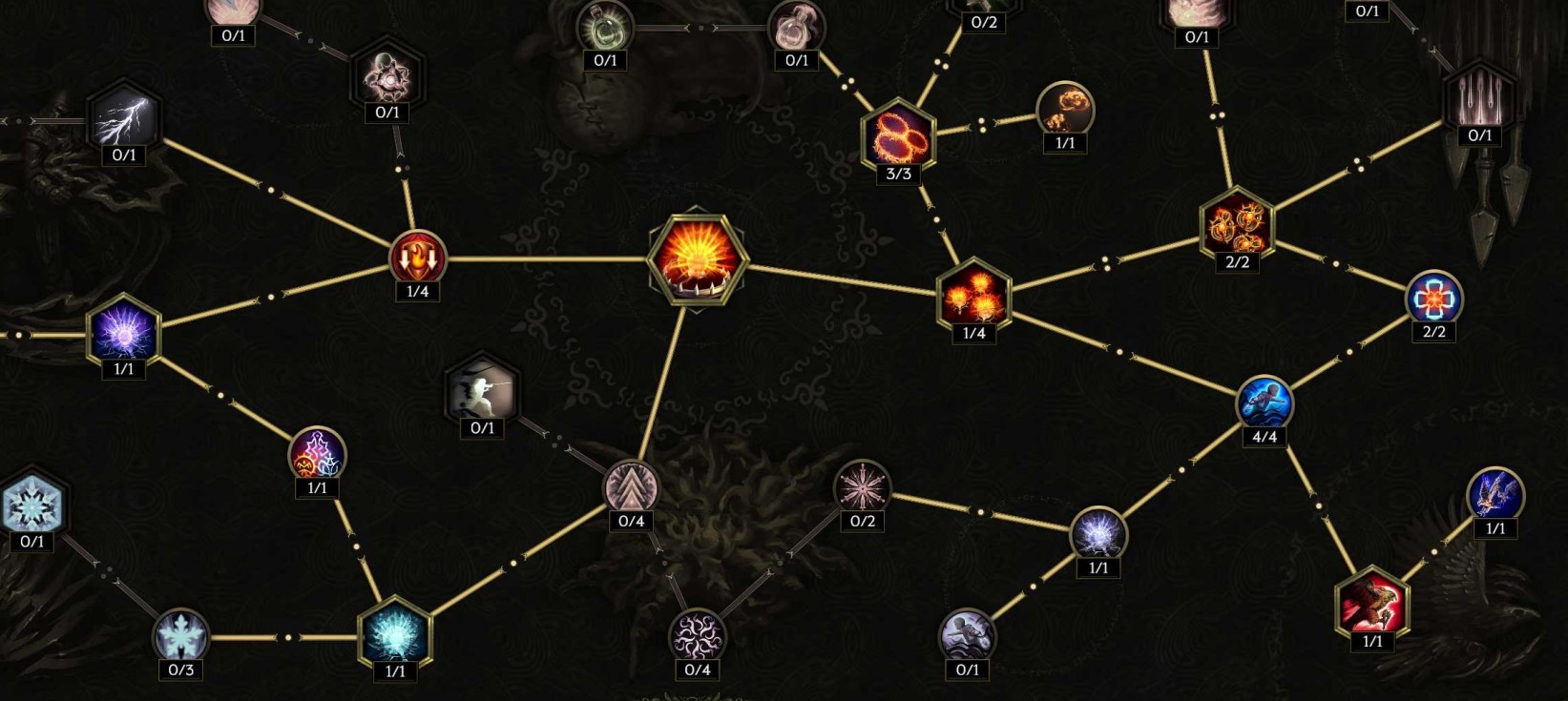The width and height of the screenshot is (1568, 701).
Task: Choose the fiery rings node with 3/3 points
Action: (x=898, y=135)
